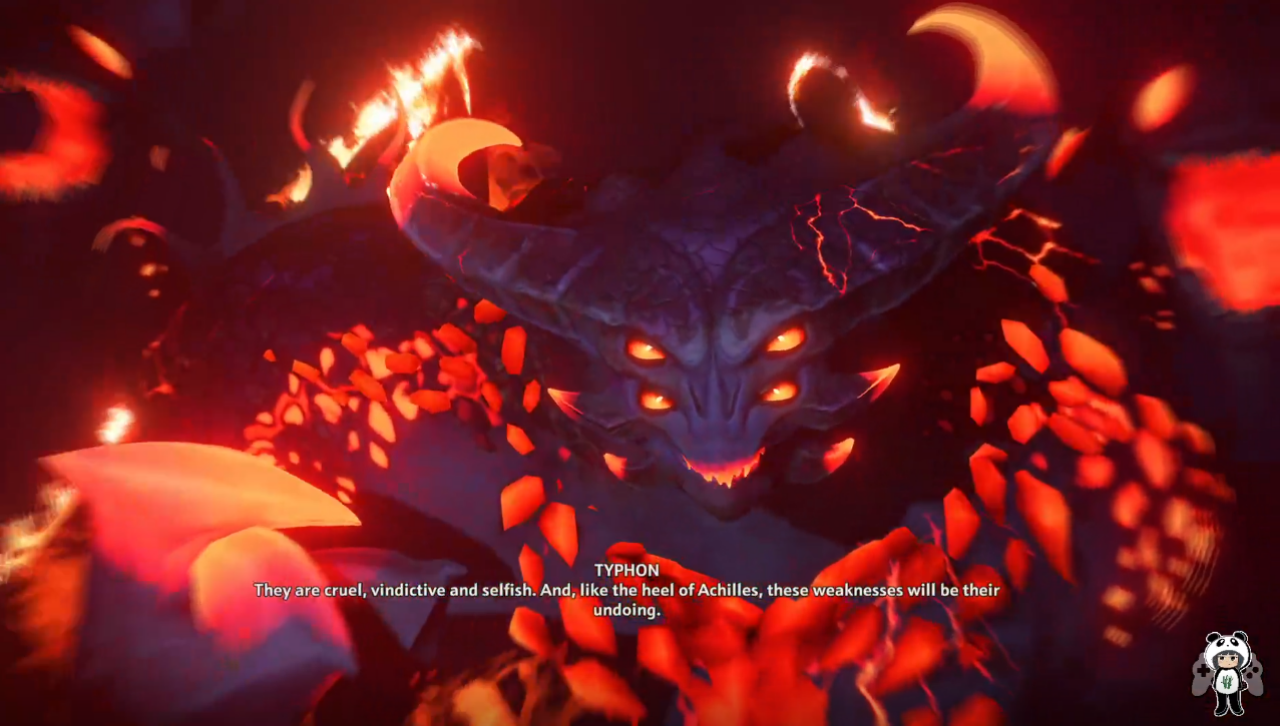Click the panda channel watermark logo
The image size is (1280, 726).
[x=1226, y=672]
